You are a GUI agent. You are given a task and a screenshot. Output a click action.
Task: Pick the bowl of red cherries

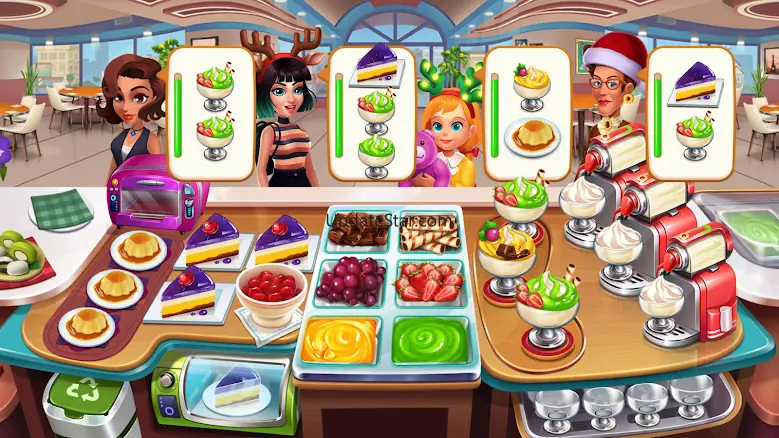[271, 294]
